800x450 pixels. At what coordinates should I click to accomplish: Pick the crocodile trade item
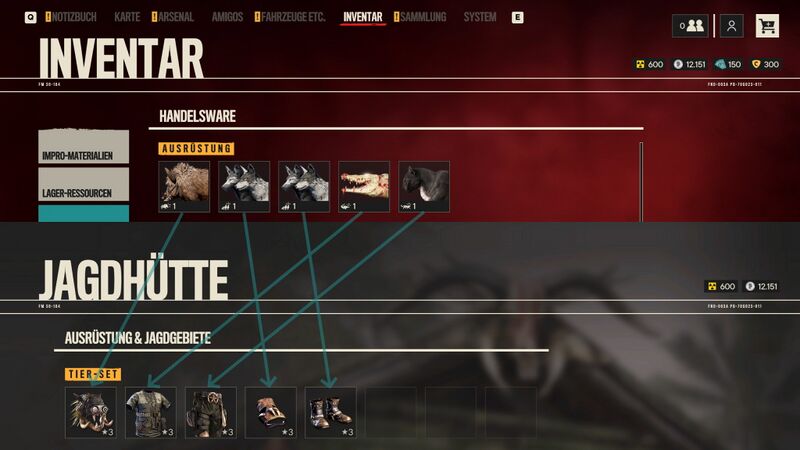click(x=364, y=187)
